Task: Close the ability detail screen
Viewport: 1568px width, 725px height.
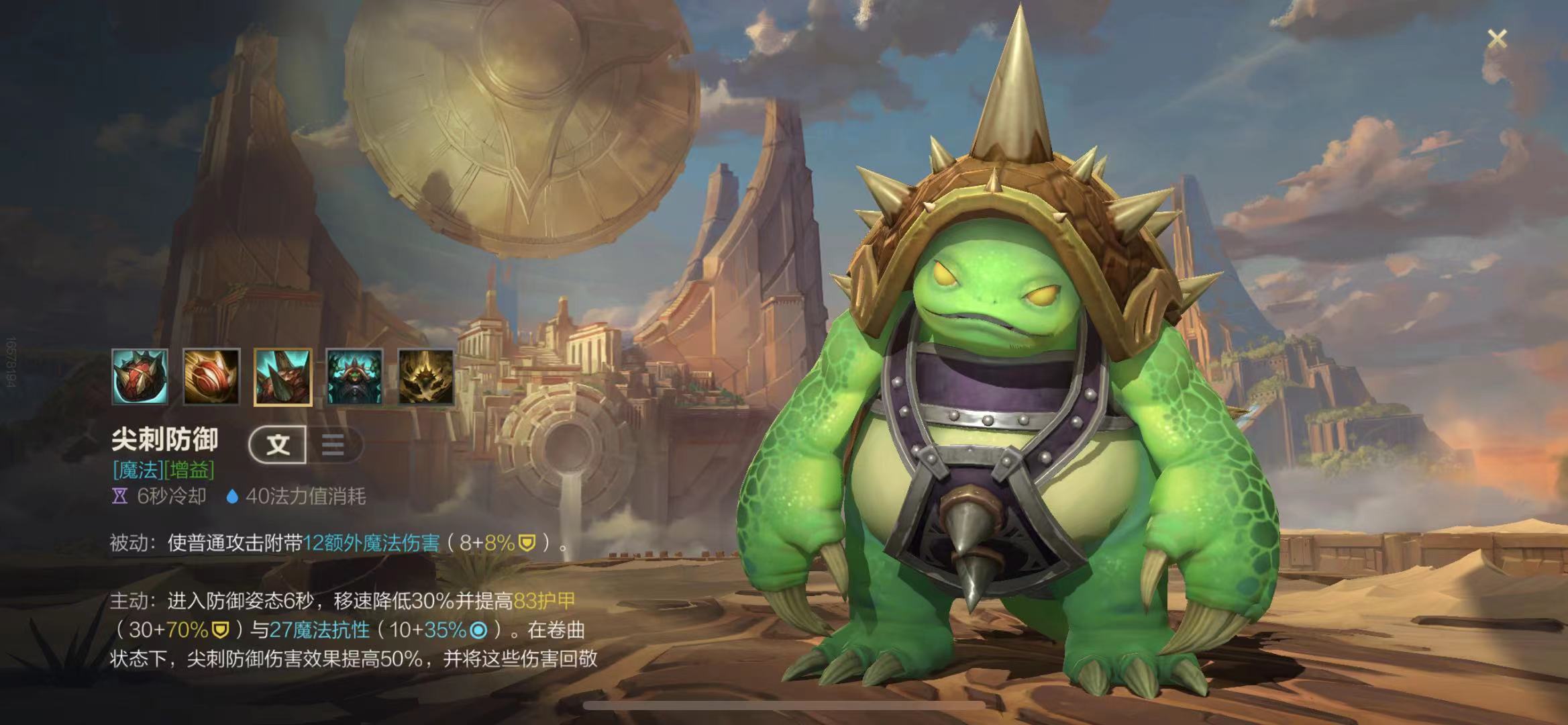Action: coord(1497,39)
